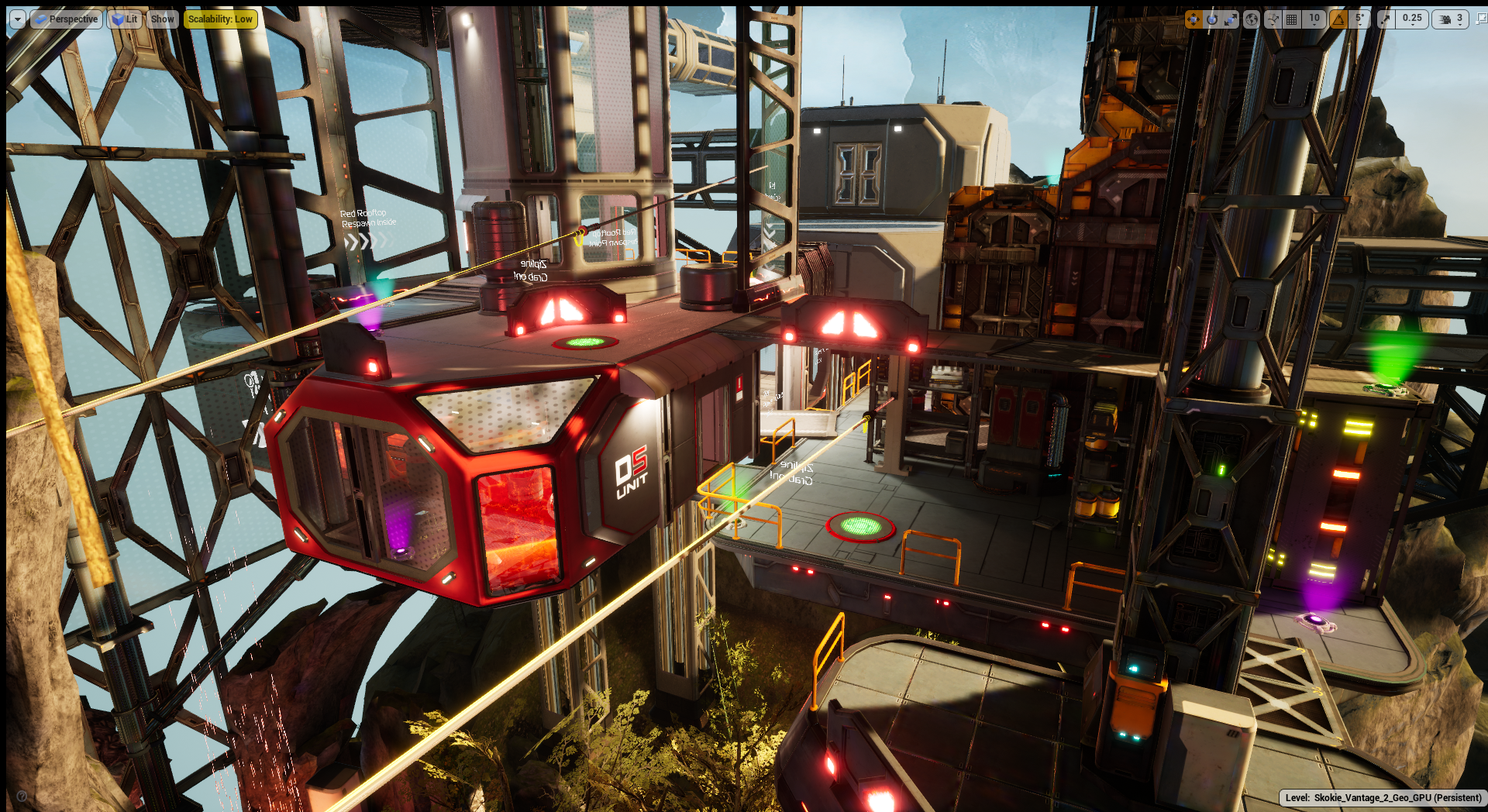The height and width of the screenshot is (812, 1488).
Task: Change the Lit shading mode
Action: point(124,19)
